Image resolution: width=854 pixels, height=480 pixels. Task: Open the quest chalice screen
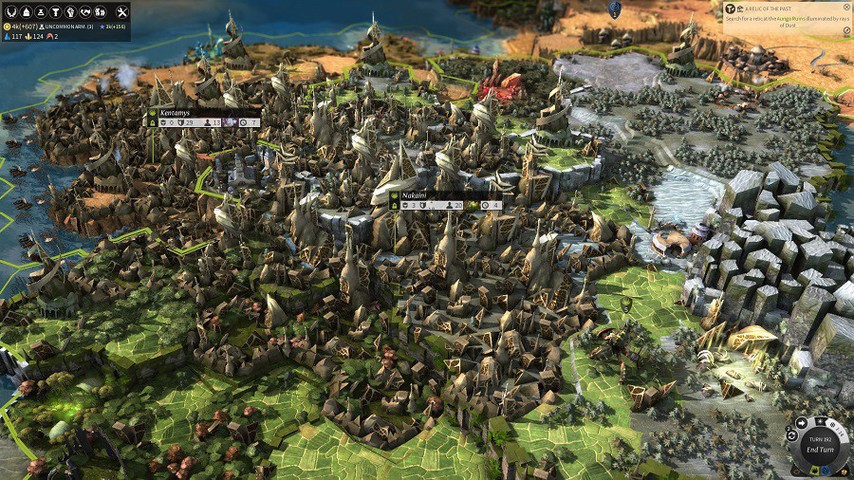pos(57,11)
